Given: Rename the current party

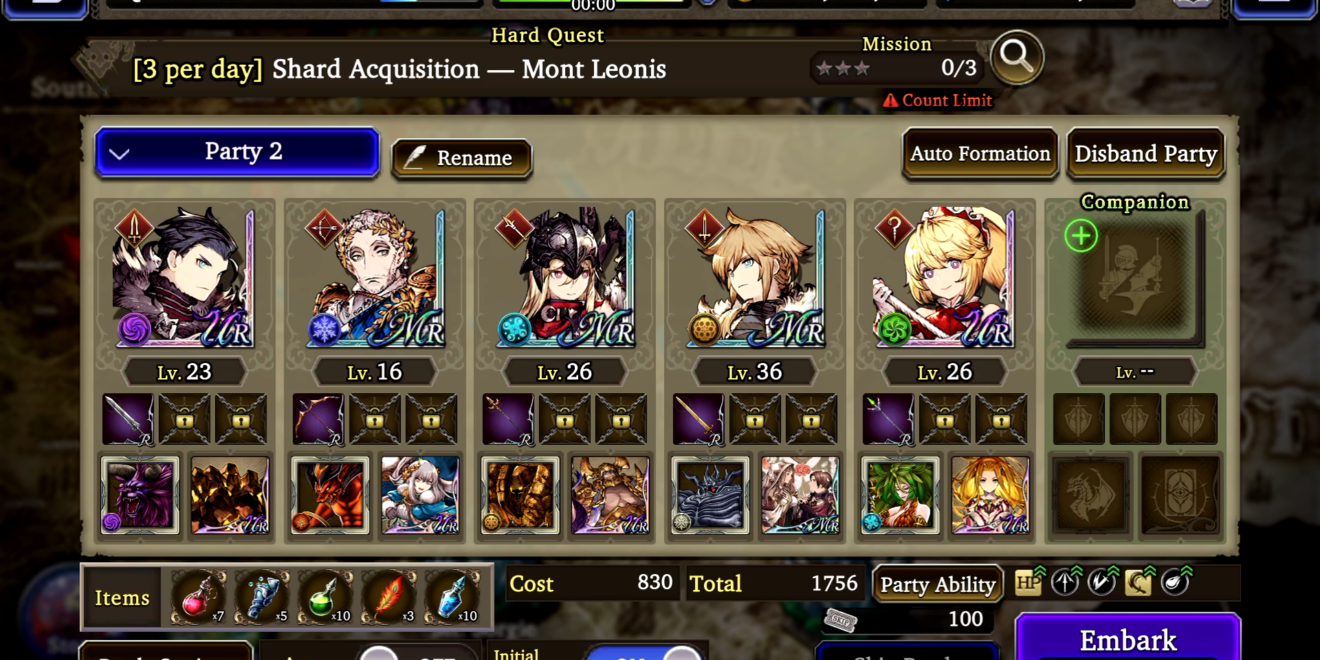Looking at the screenshot, I should tap(461, 158).
